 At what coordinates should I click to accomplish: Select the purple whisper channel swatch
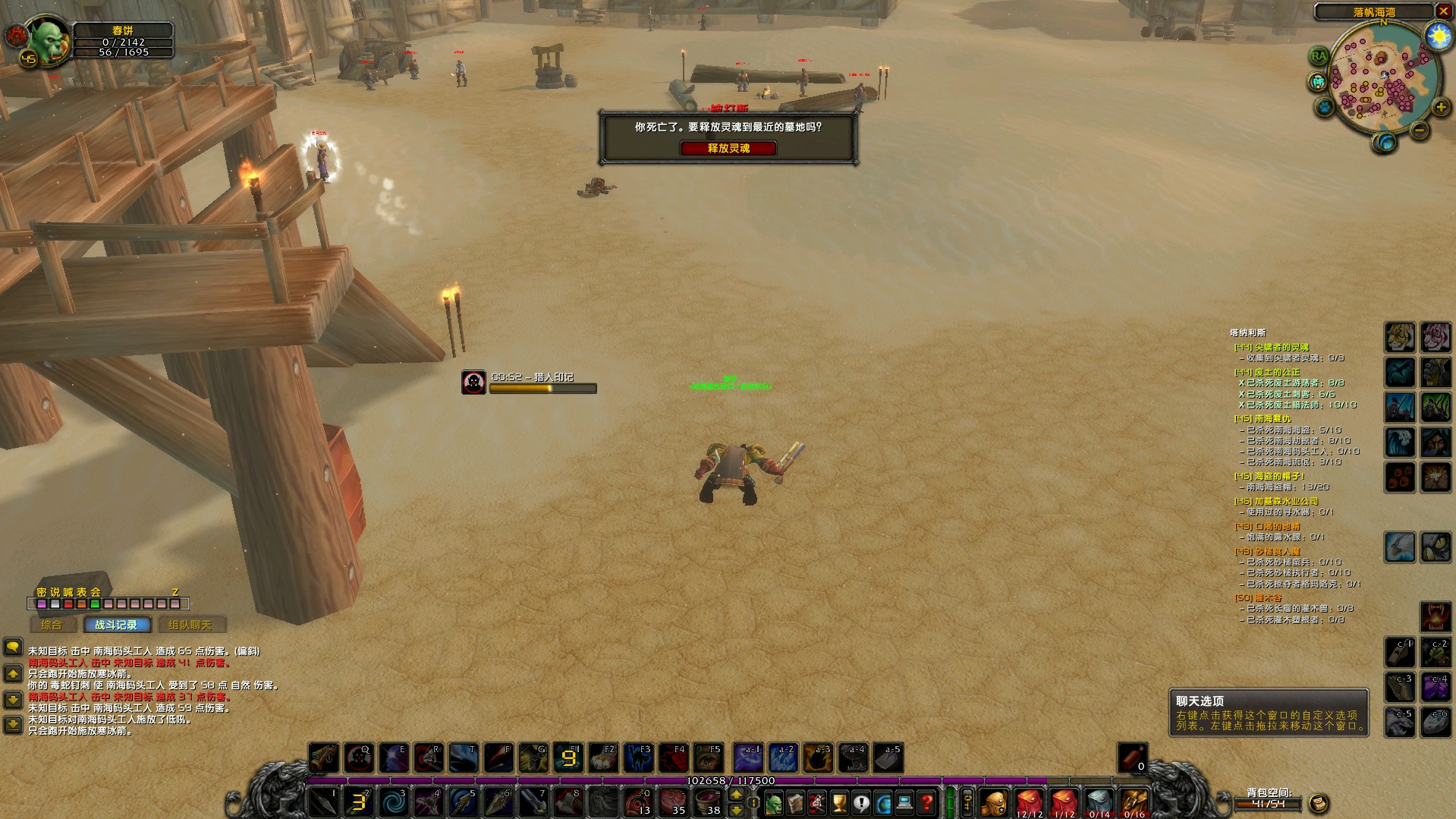click(42, 604)
